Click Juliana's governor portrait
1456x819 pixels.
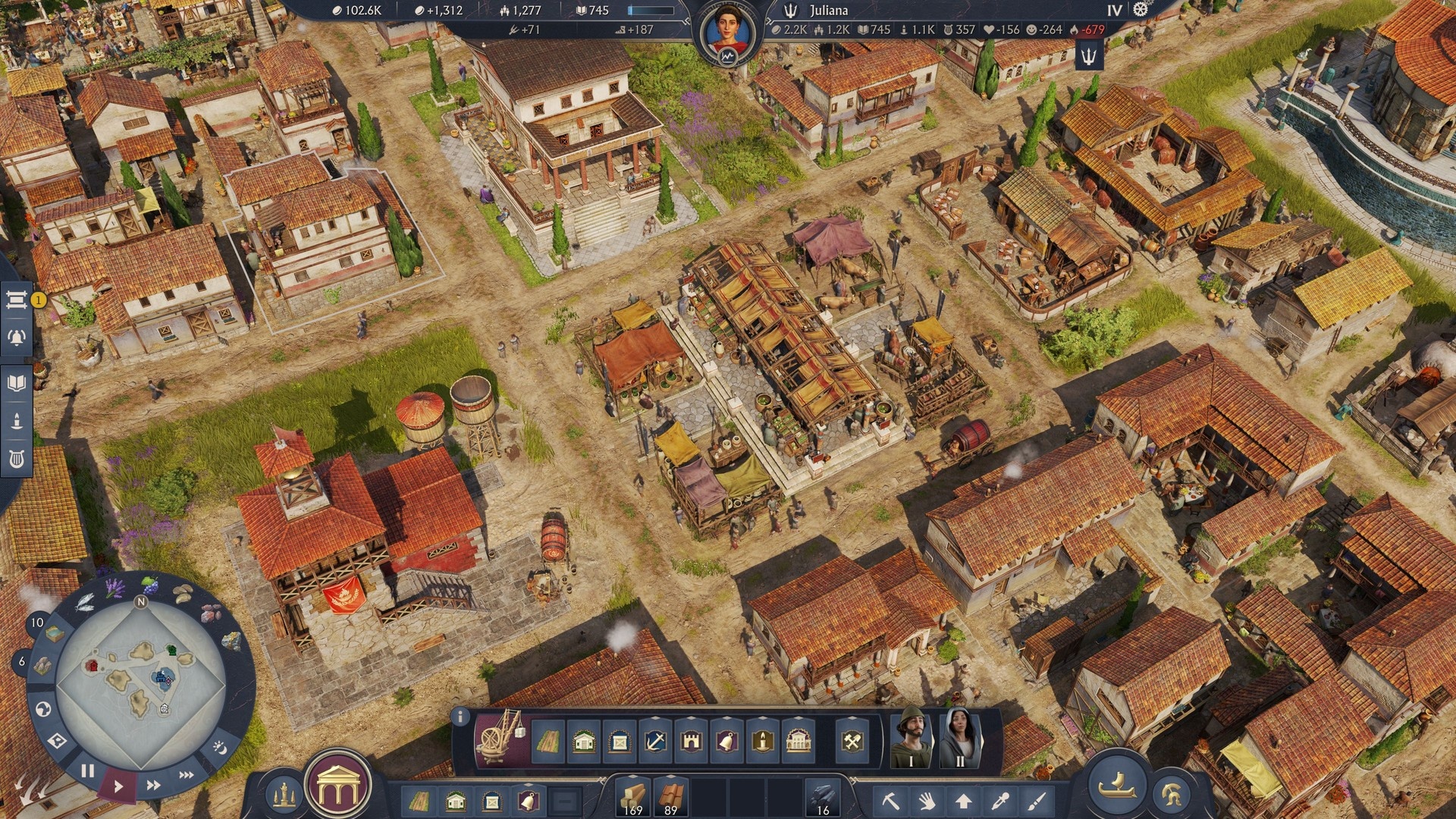(x=726, y=32)
